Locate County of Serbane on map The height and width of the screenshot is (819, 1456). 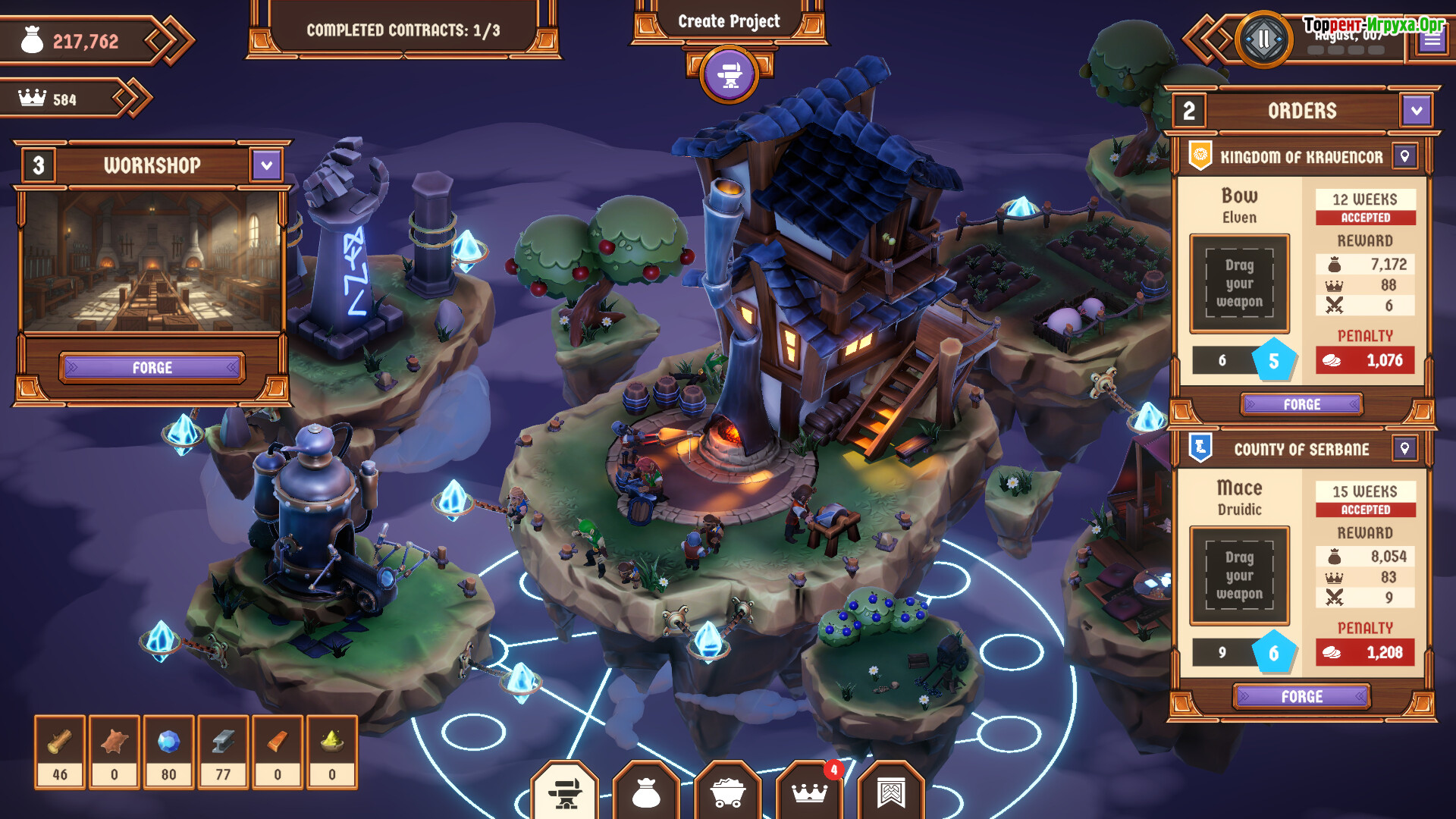click(1404, 449)
